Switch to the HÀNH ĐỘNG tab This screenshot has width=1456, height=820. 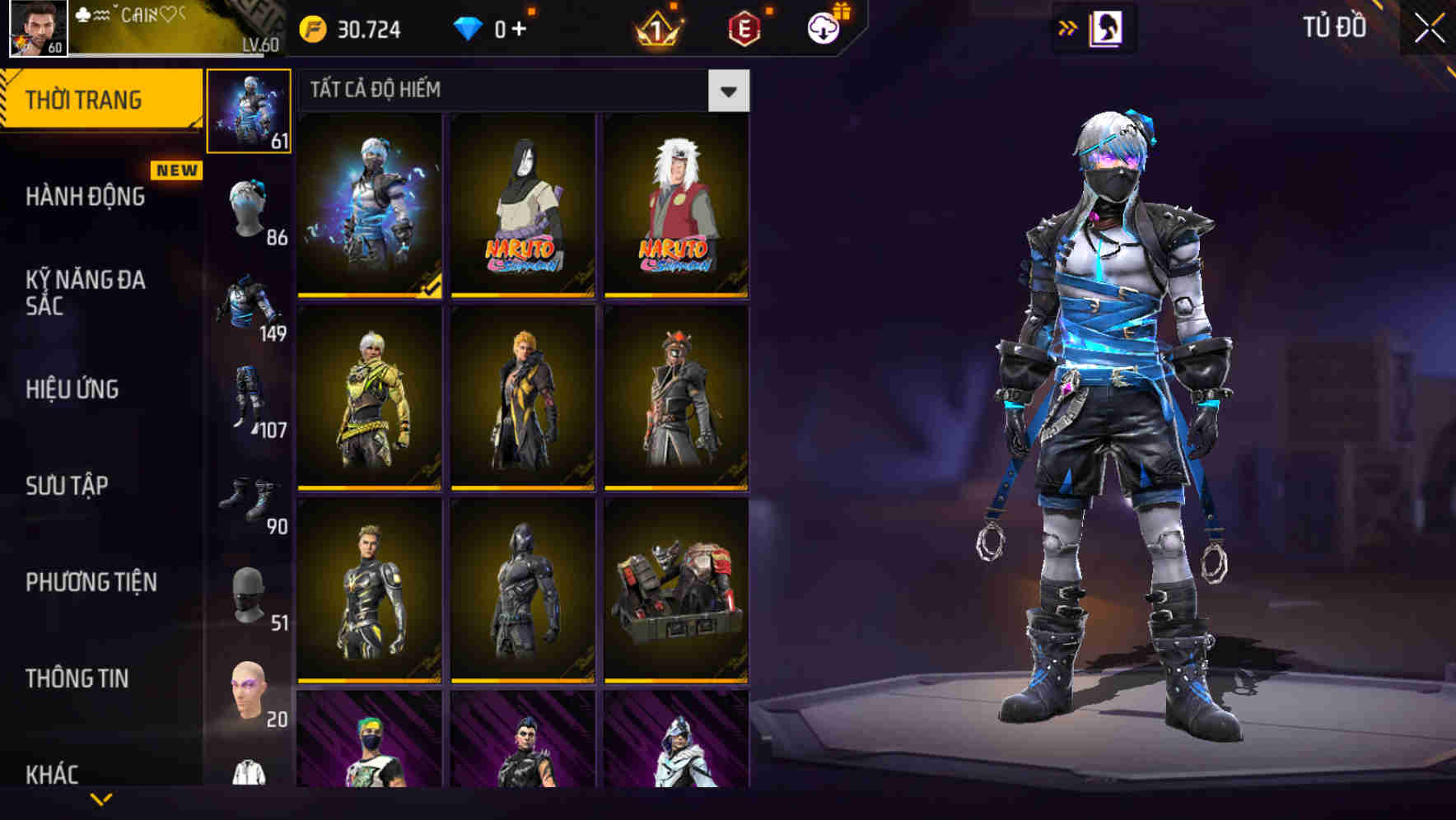tap(86, 197)
